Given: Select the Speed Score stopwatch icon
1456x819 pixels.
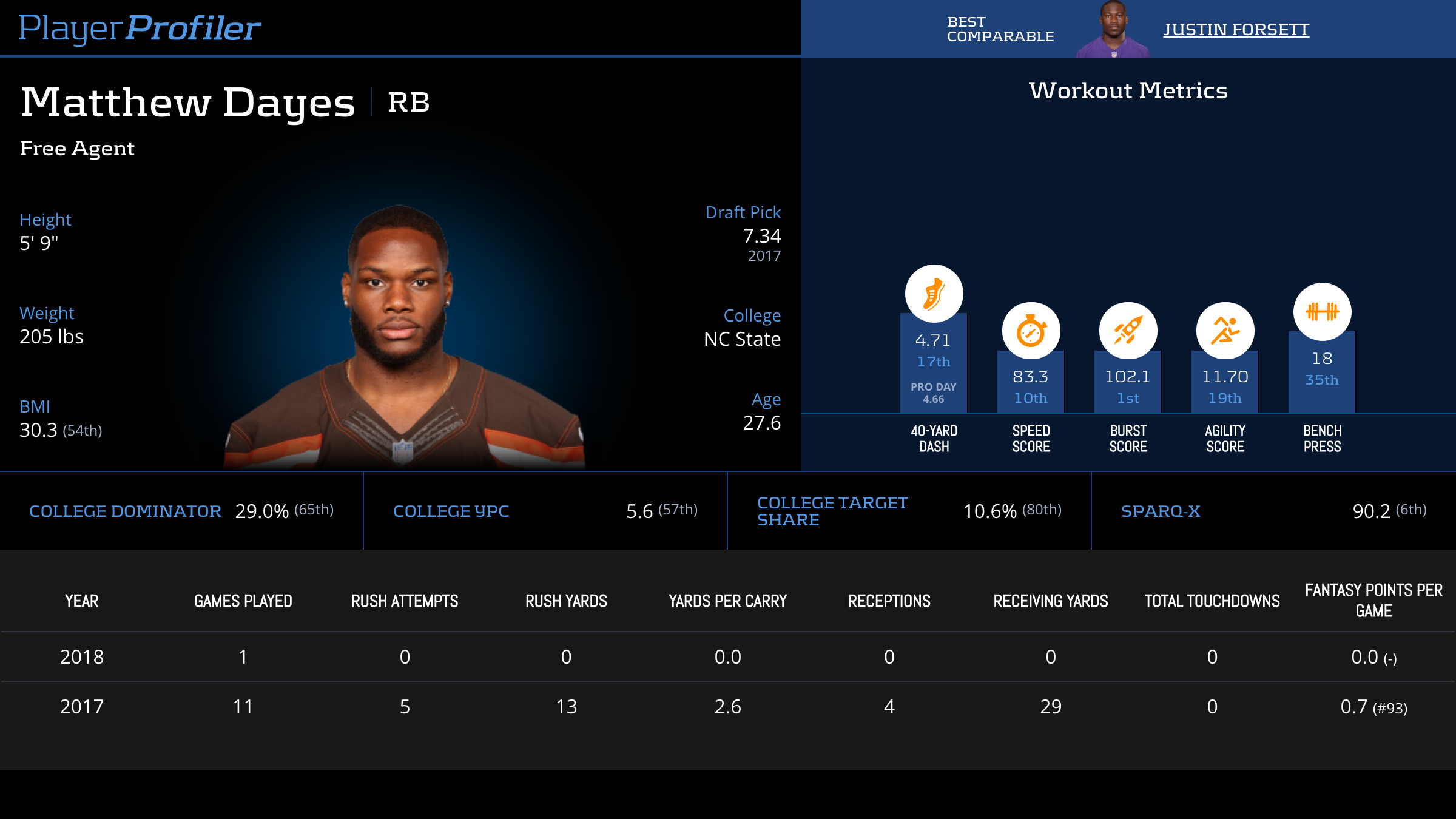Looking at the screenshot, I should pyautogui.click(x=1031, y=331).
